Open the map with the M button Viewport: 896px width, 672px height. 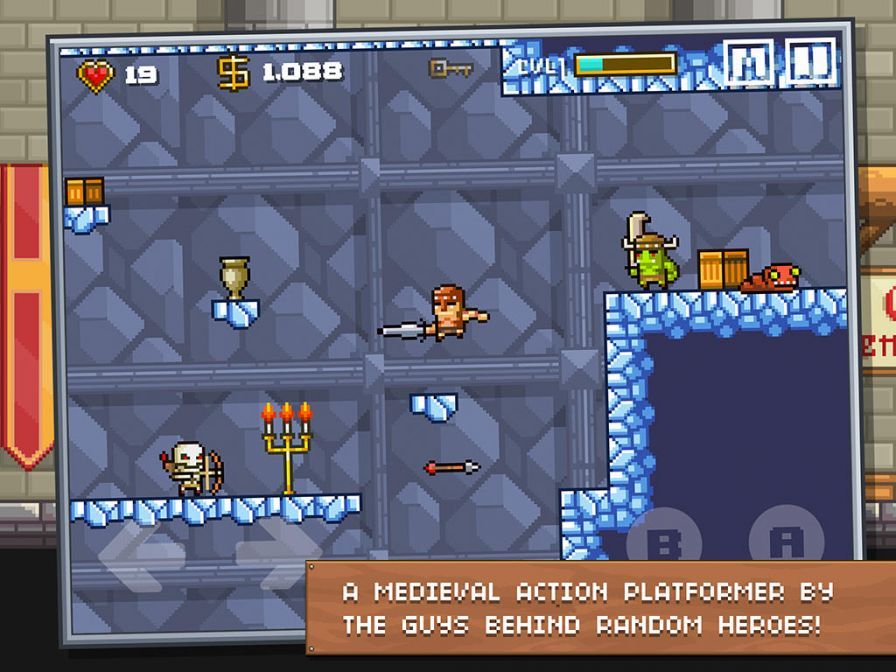[750, 64]
